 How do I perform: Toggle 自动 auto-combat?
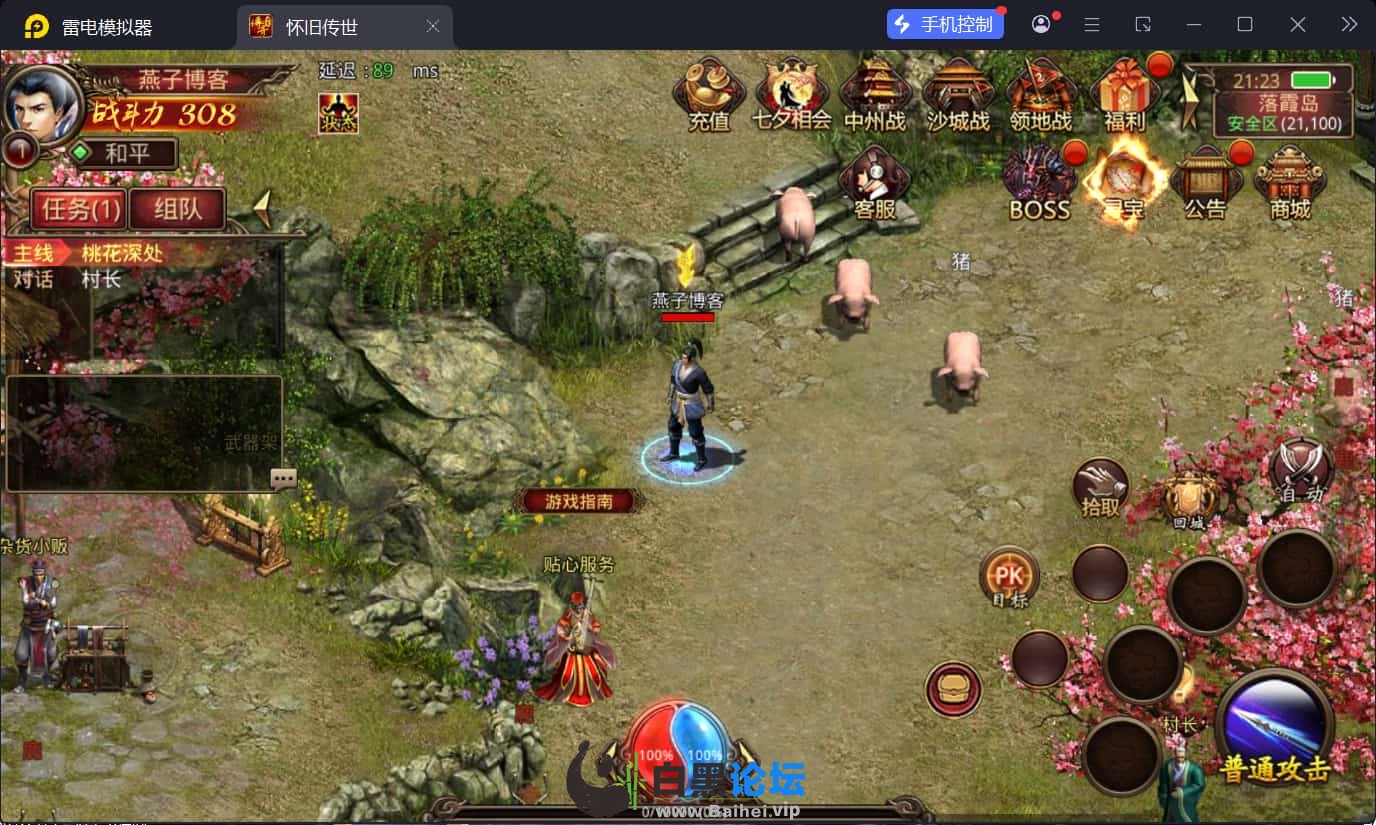(1301, 470)
